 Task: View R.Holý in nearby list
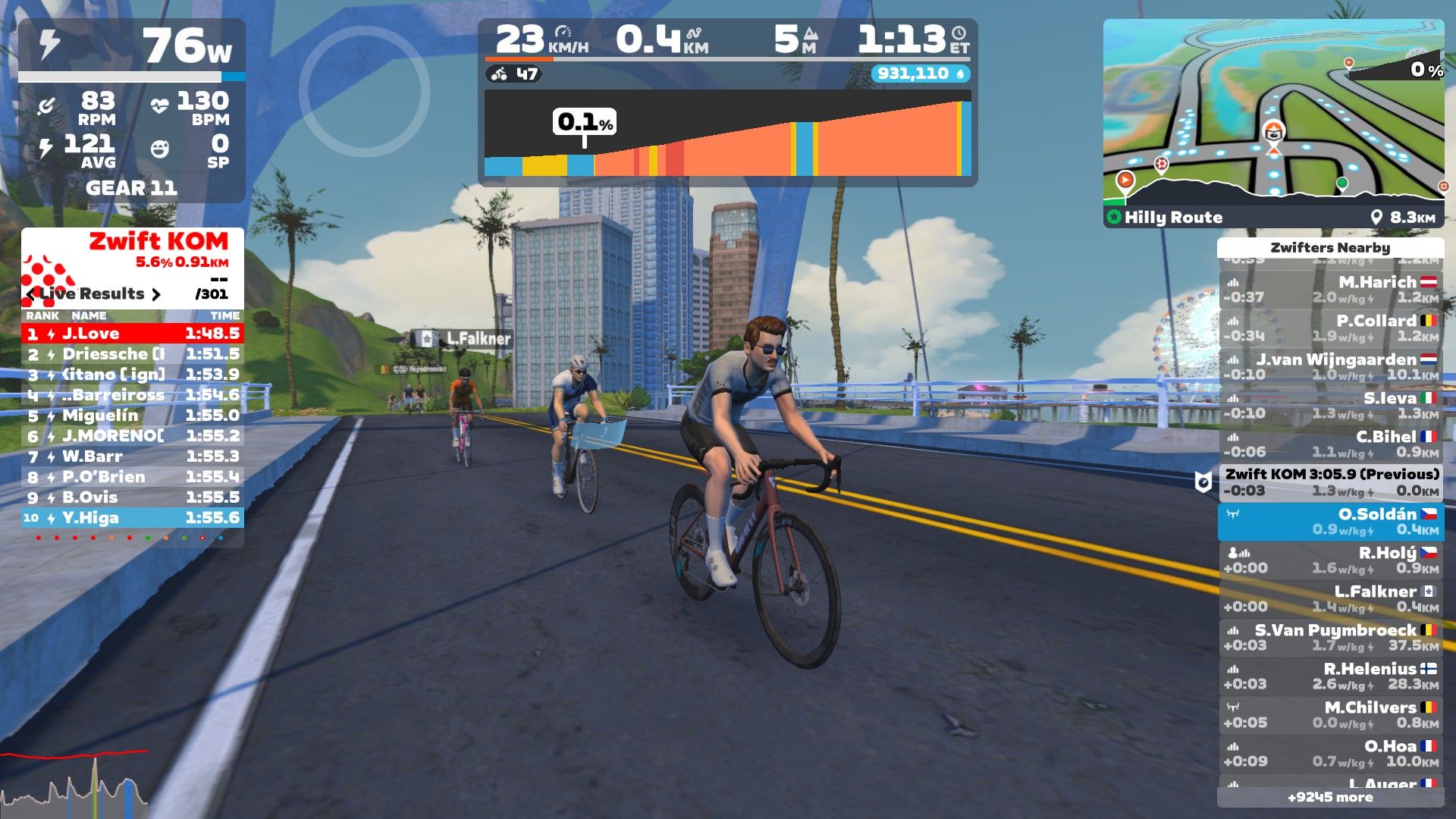click(x=1331, y=560)
